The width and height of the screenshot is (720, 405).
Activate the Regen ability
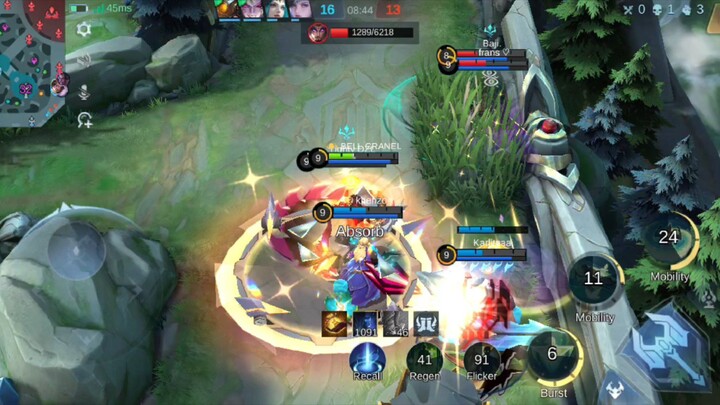[425, 359]
